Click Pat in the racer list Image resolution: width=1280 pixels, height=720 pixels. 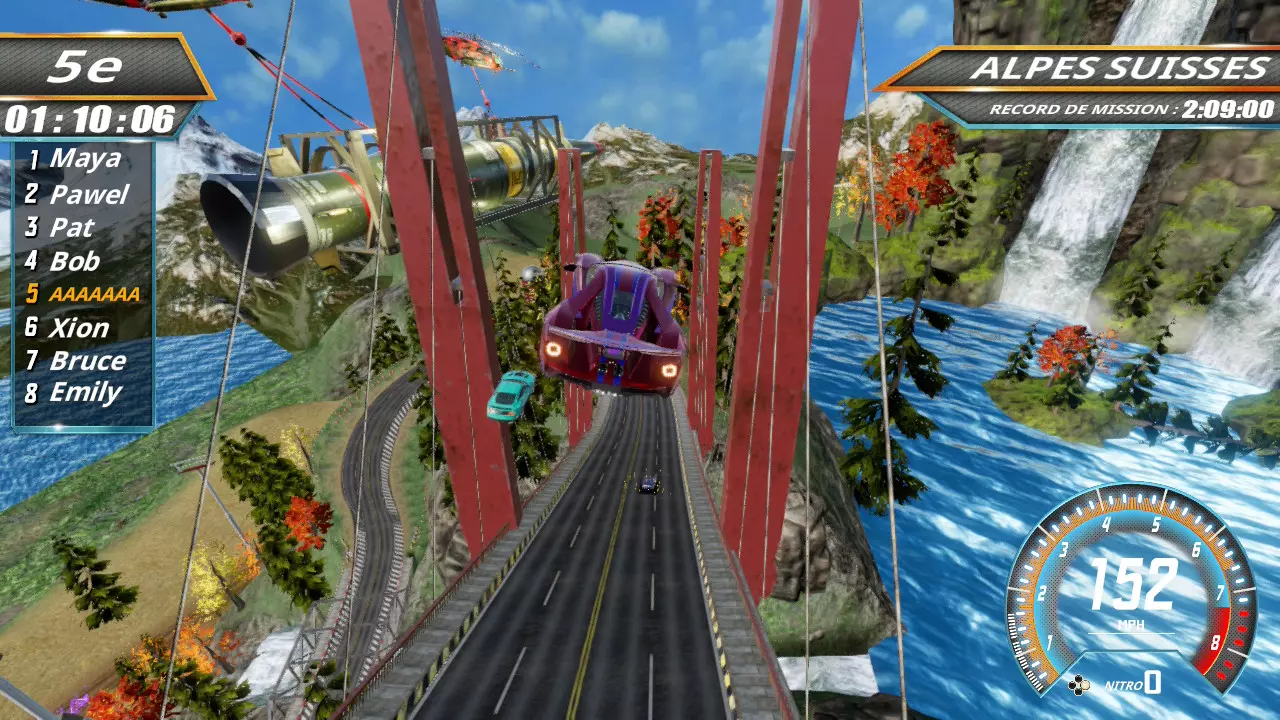tap(71, 228)
